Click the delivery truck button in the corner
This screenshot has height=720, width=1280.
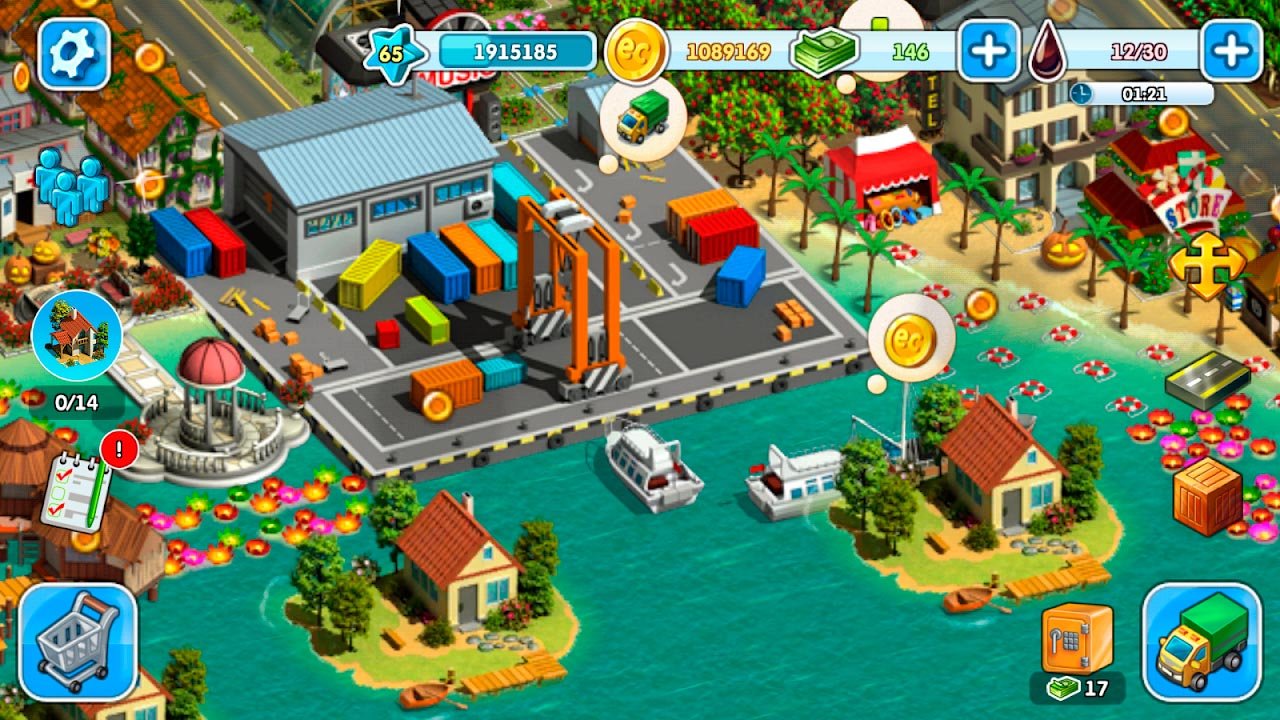tap(1201, 641)
